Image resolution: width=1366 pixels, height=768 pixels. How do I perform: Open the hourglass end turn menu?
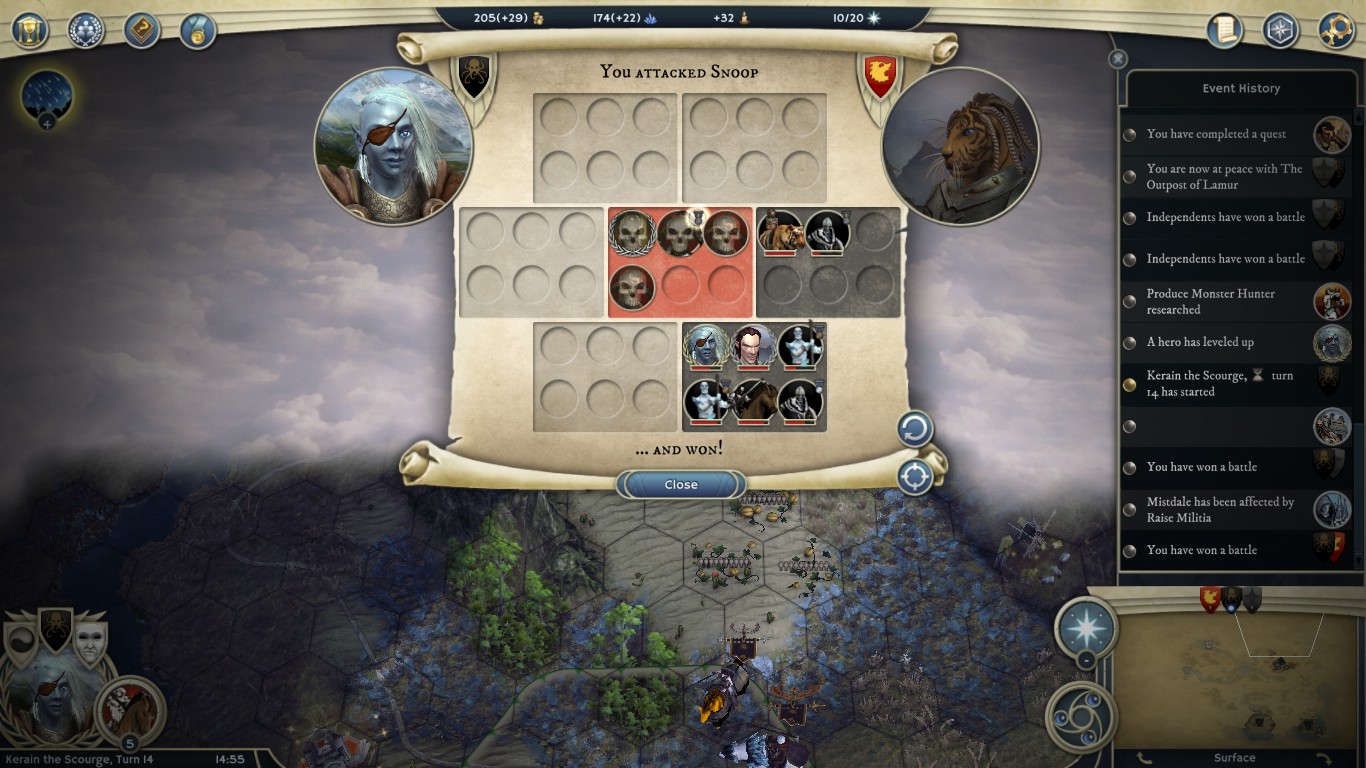30,30
